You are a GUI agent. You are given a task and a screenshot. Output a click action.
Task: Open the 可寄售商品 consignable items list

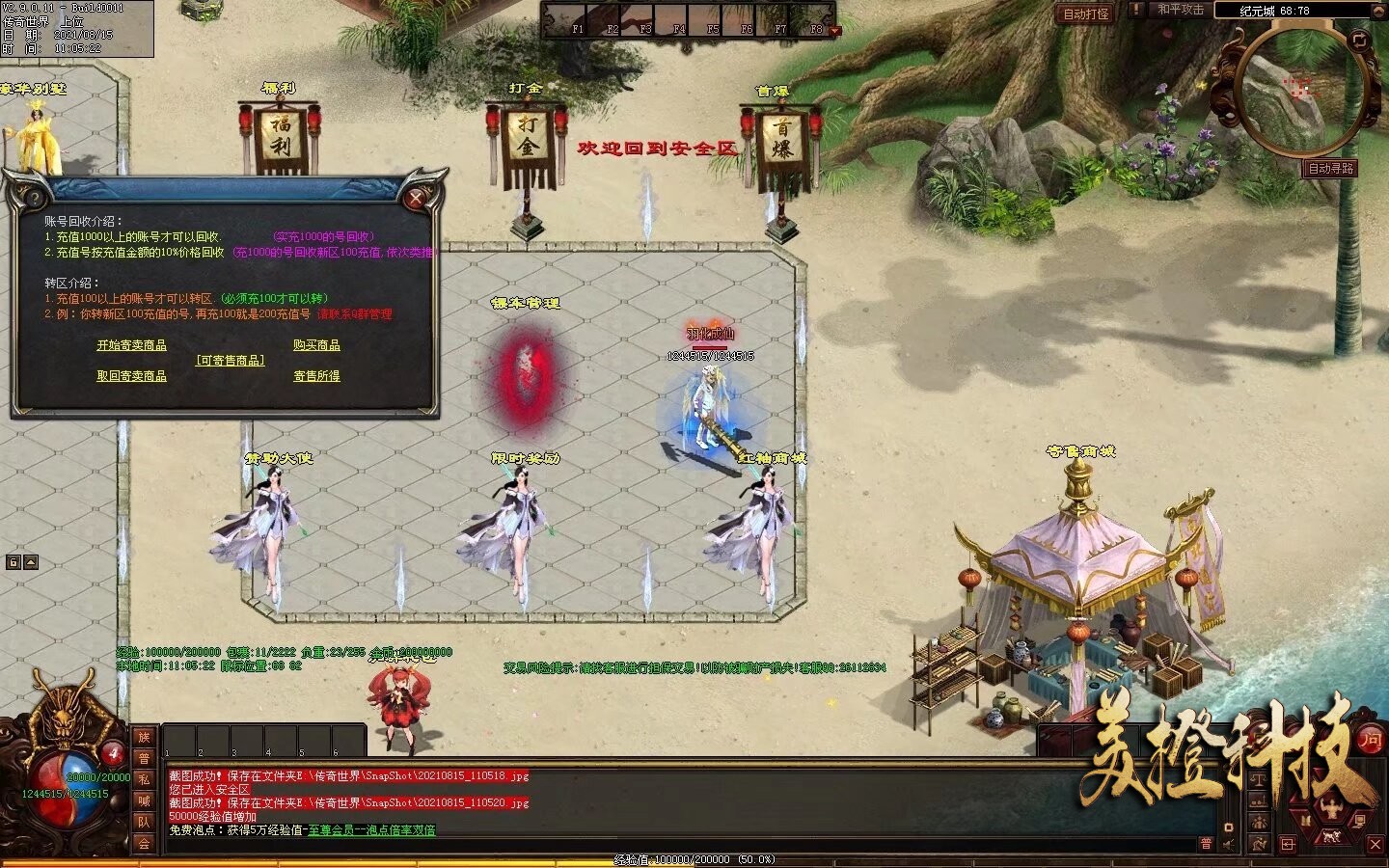pos(230,361)
